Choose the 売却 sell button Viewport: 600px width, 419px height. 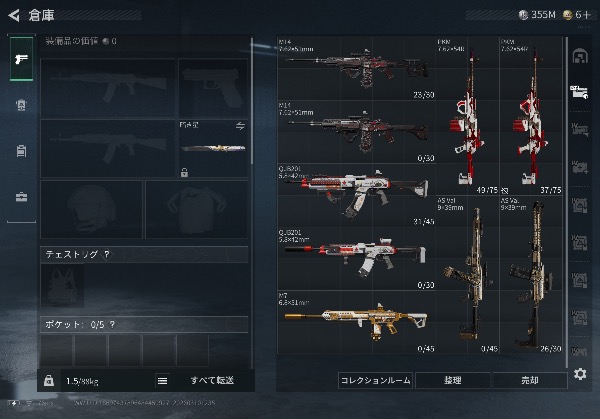click(529, 381)
